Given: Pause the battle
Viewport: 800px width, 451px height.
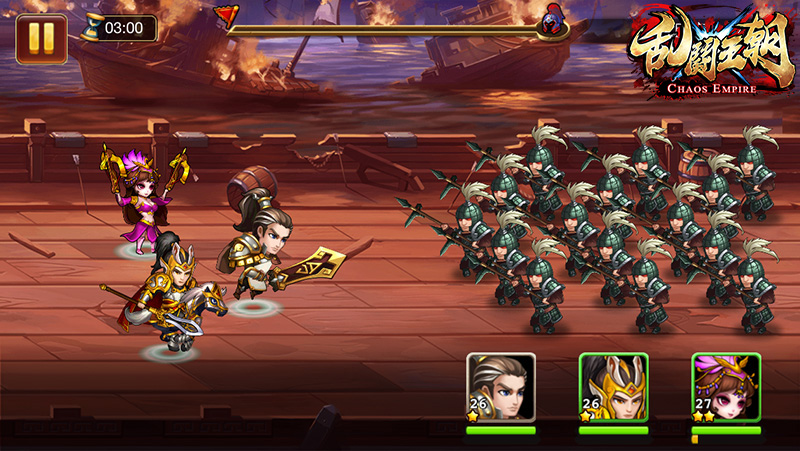Looking at the screenshot, I should [x=41, y=38].
